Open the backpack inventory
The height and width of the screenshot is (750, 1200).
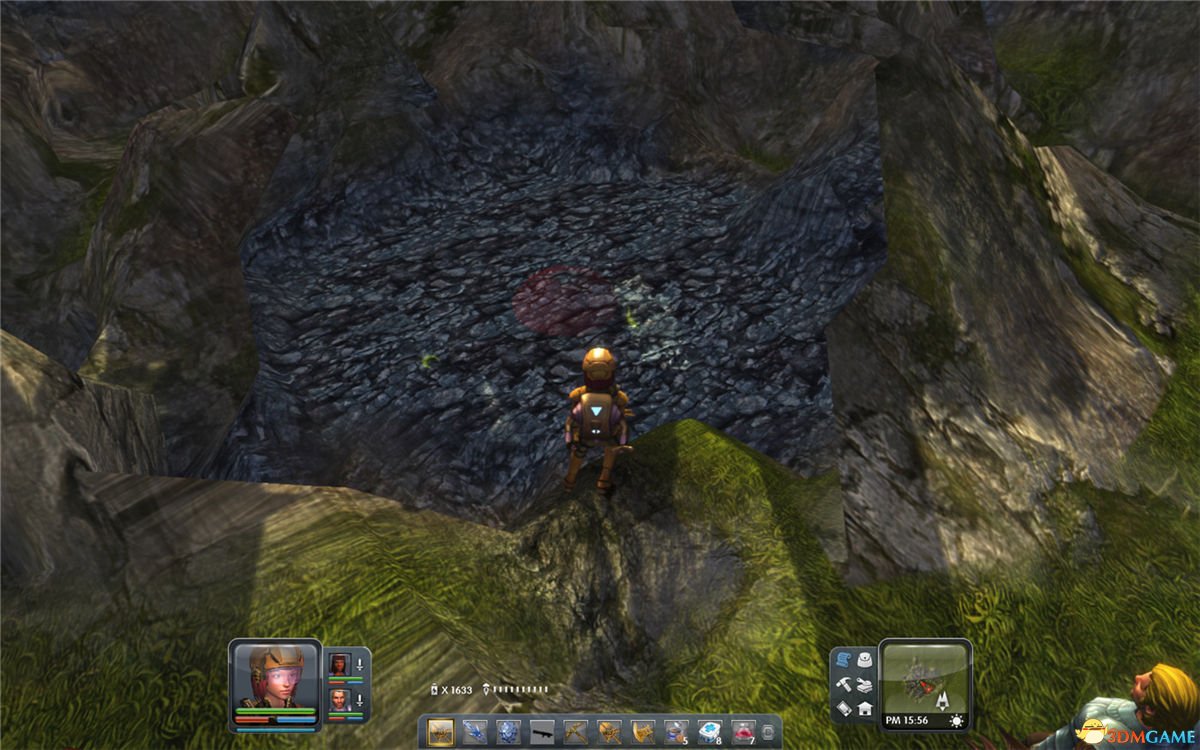[864, 660]
